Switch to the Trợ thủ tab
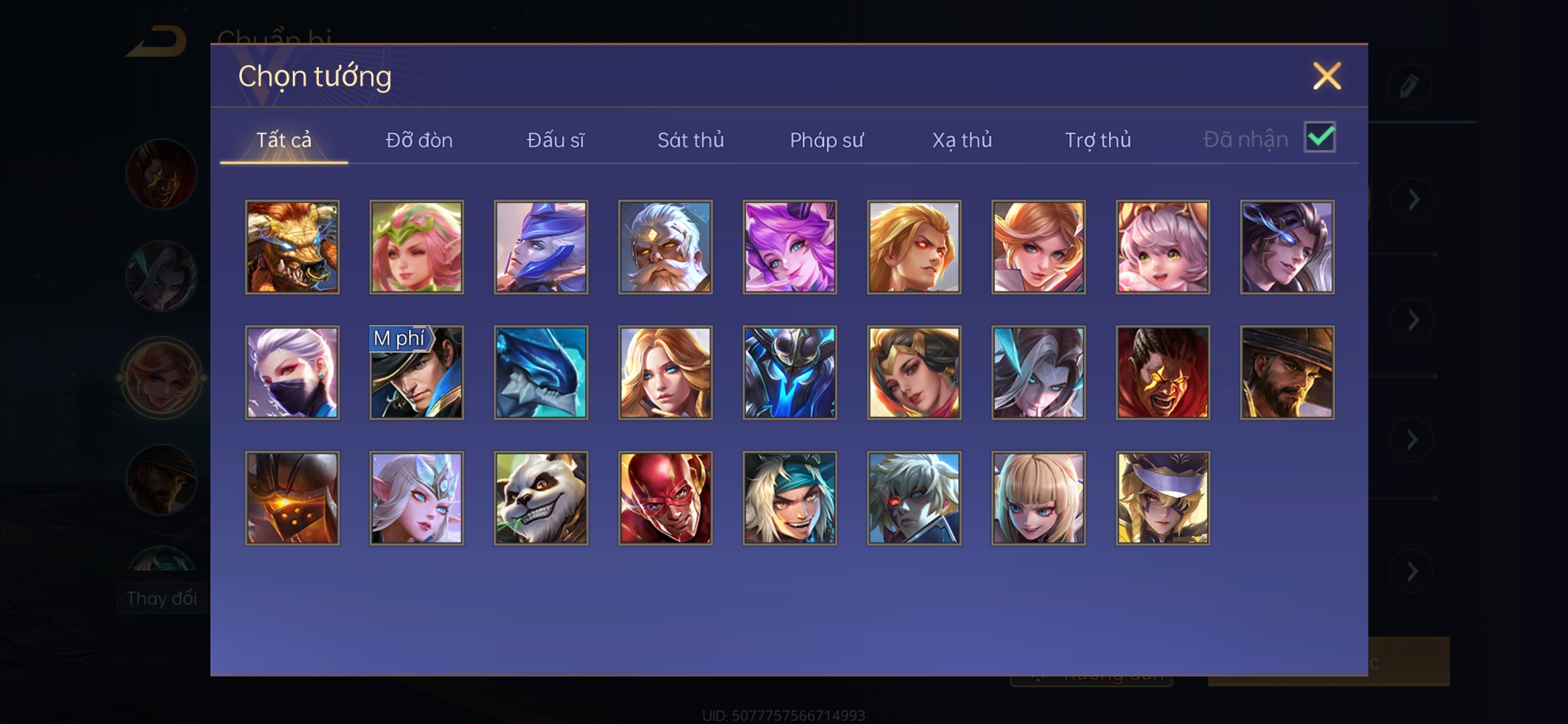This screenshot has width=1568, height=724. (x=1098, y=140)
